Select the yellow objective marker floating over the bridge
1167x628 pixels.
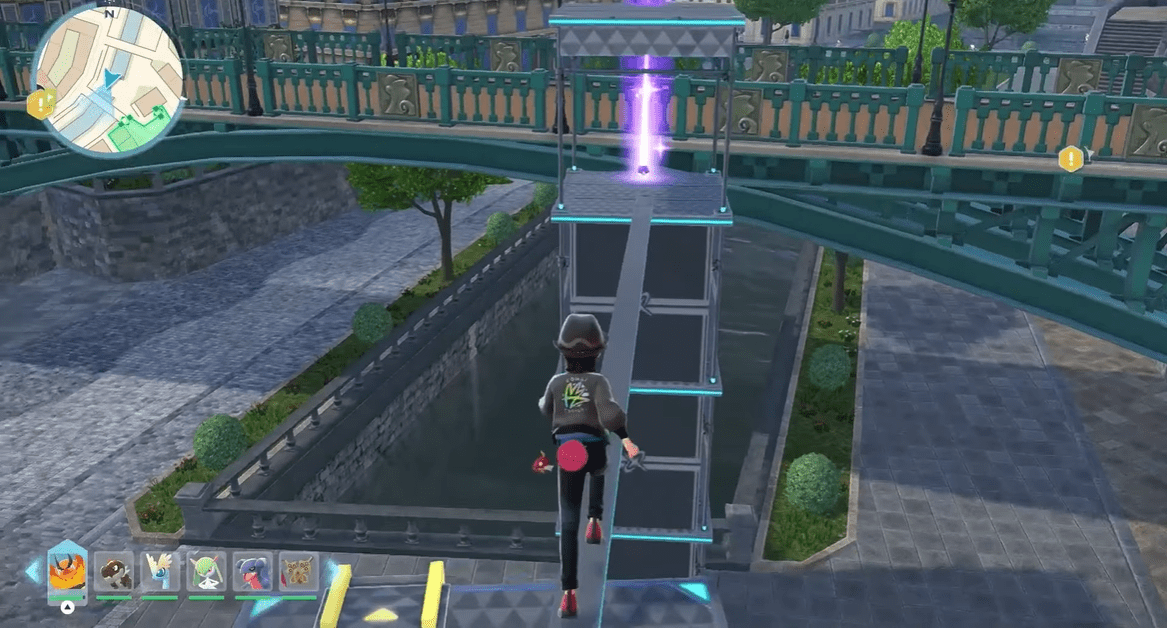(x=1071, y=158)
